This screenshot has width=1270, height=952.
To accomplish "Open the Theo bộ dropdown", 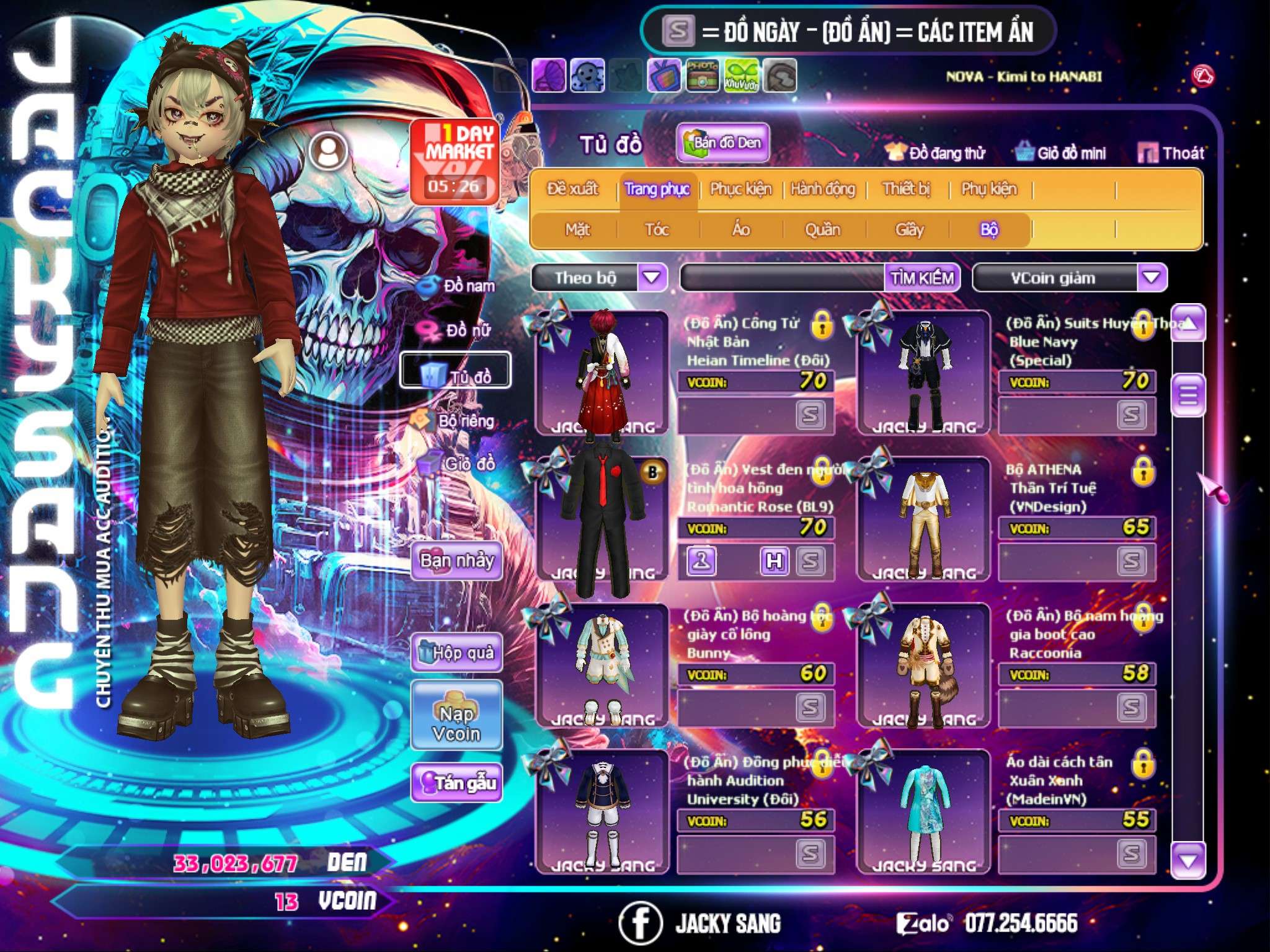I will (x=652, y=277).
